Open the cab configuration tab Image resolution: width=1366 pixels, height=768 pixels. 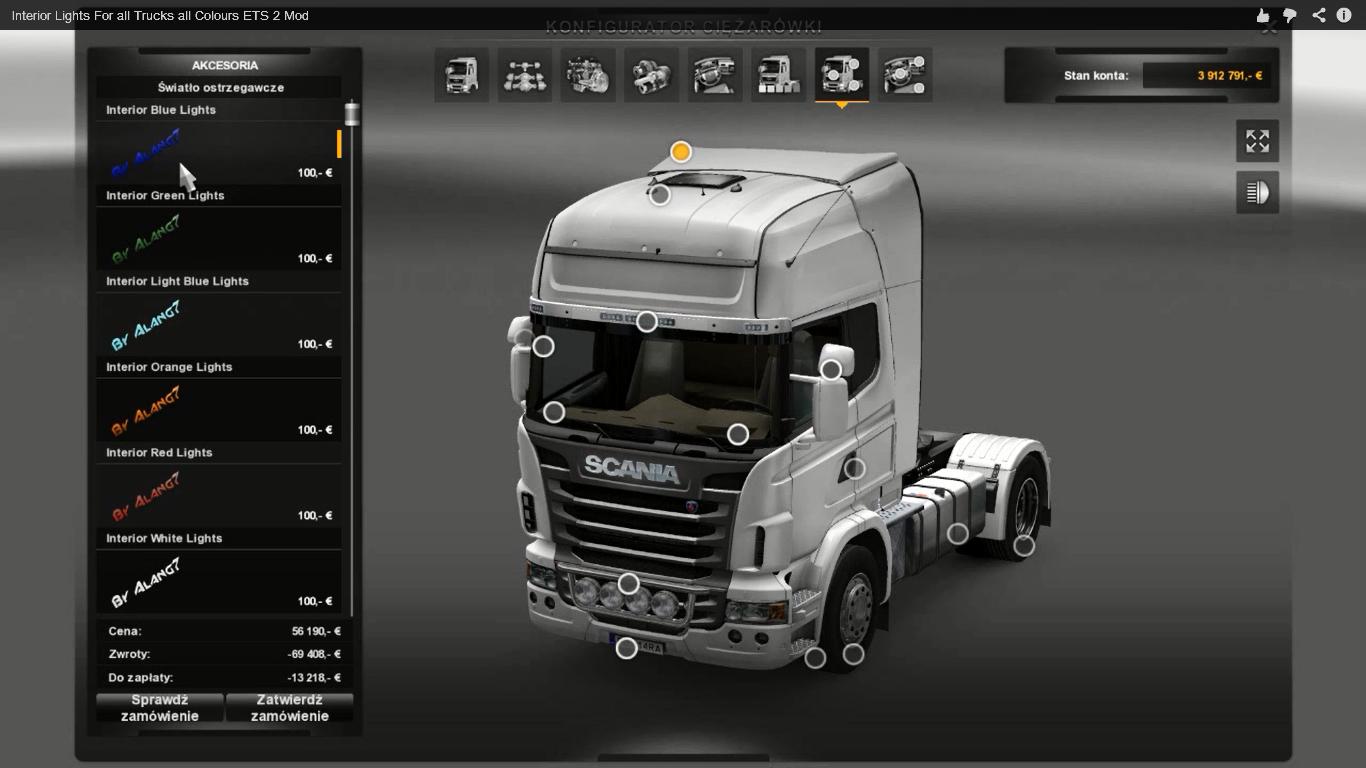pos(461,74)
